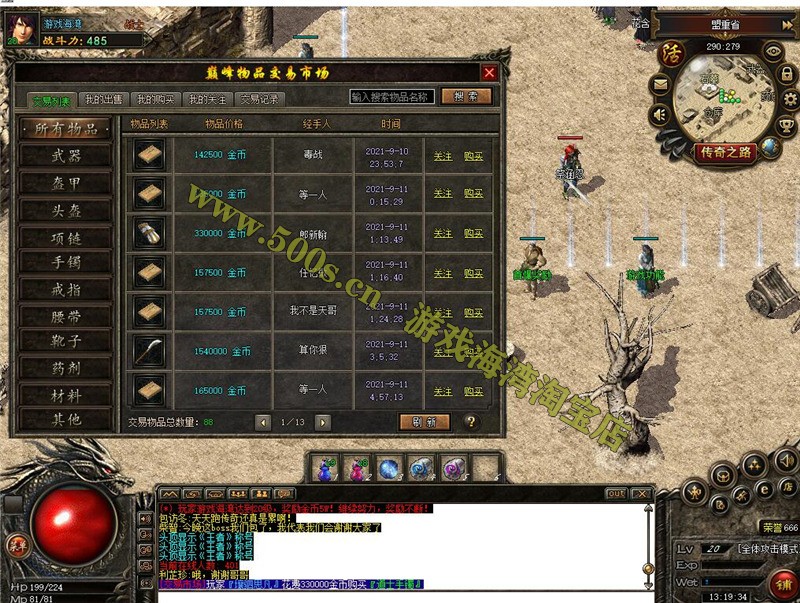
Task: Refresh the market with 刷新 button
Action: click(424, 422)
